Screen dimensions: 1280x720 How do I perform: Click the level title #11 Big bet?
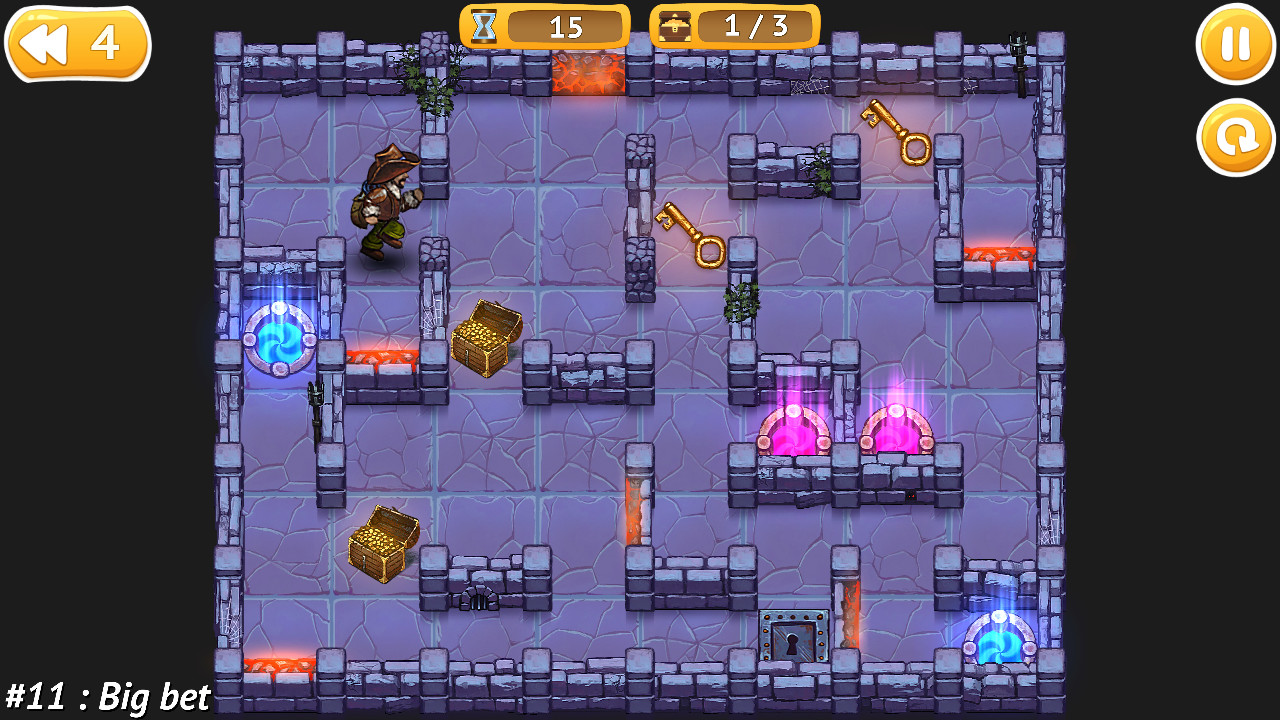click(x=105, y=696)
